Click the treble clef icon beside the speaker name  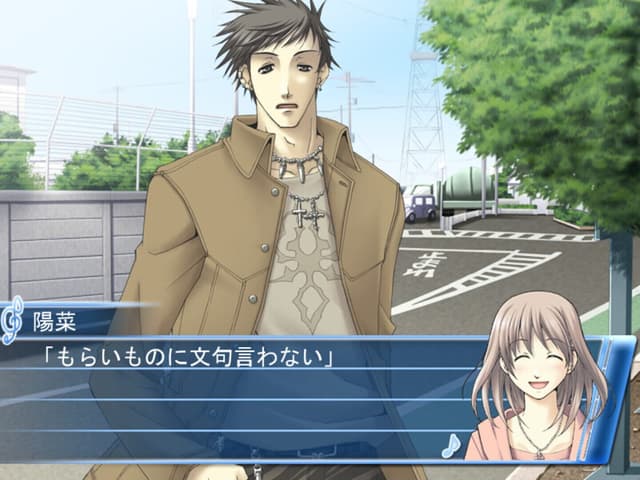(12, 321)
